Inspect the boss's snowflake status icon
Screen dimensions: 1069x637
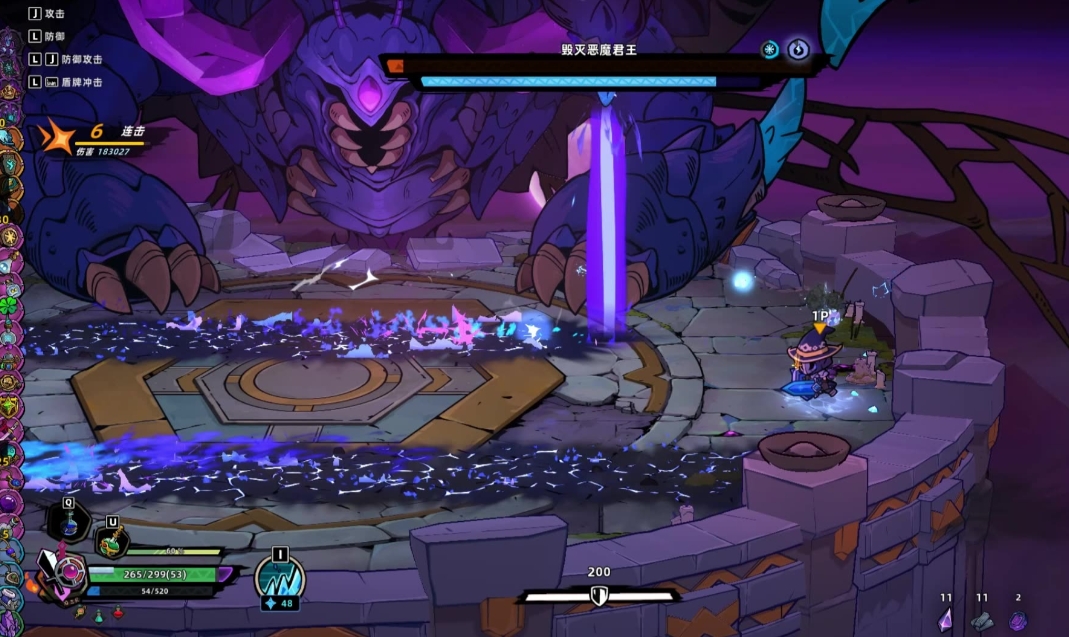click(770, 50)
